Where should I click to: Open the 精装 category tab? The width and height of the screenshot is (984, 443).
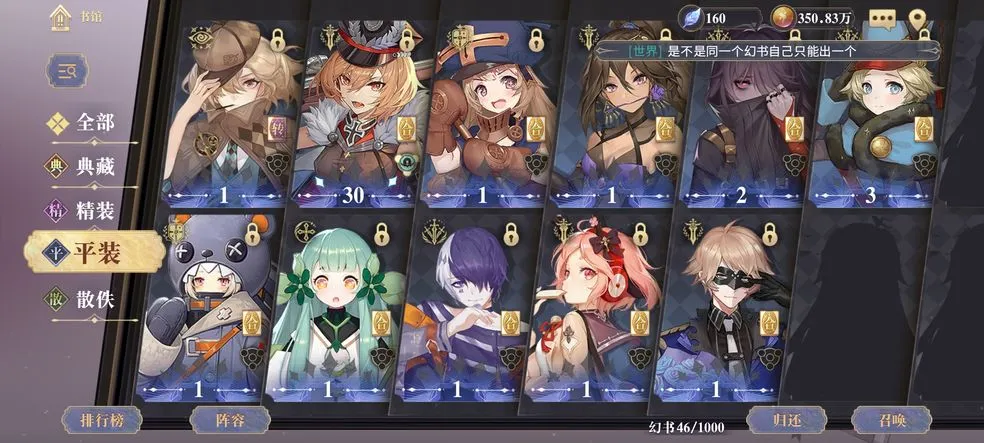tap(83, 210)
